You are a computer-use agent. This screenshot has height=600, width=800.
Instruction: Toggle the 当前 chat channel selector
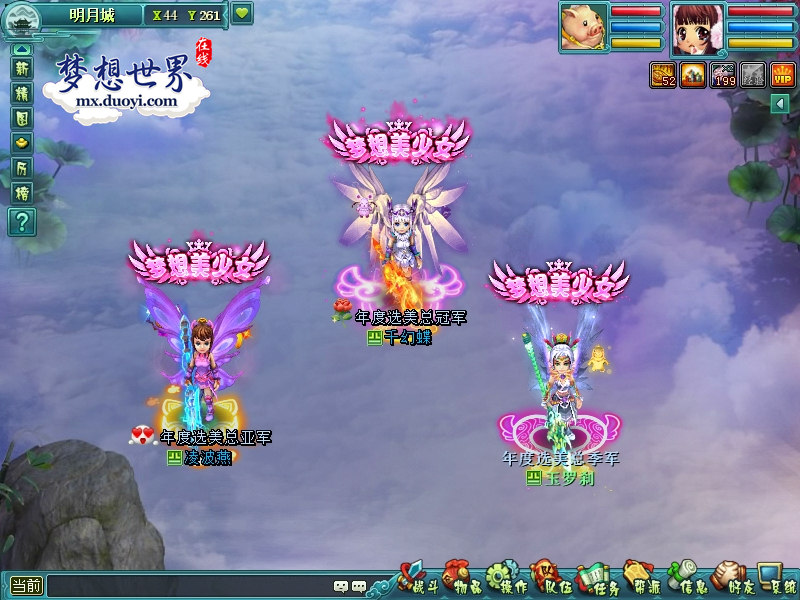27,587
